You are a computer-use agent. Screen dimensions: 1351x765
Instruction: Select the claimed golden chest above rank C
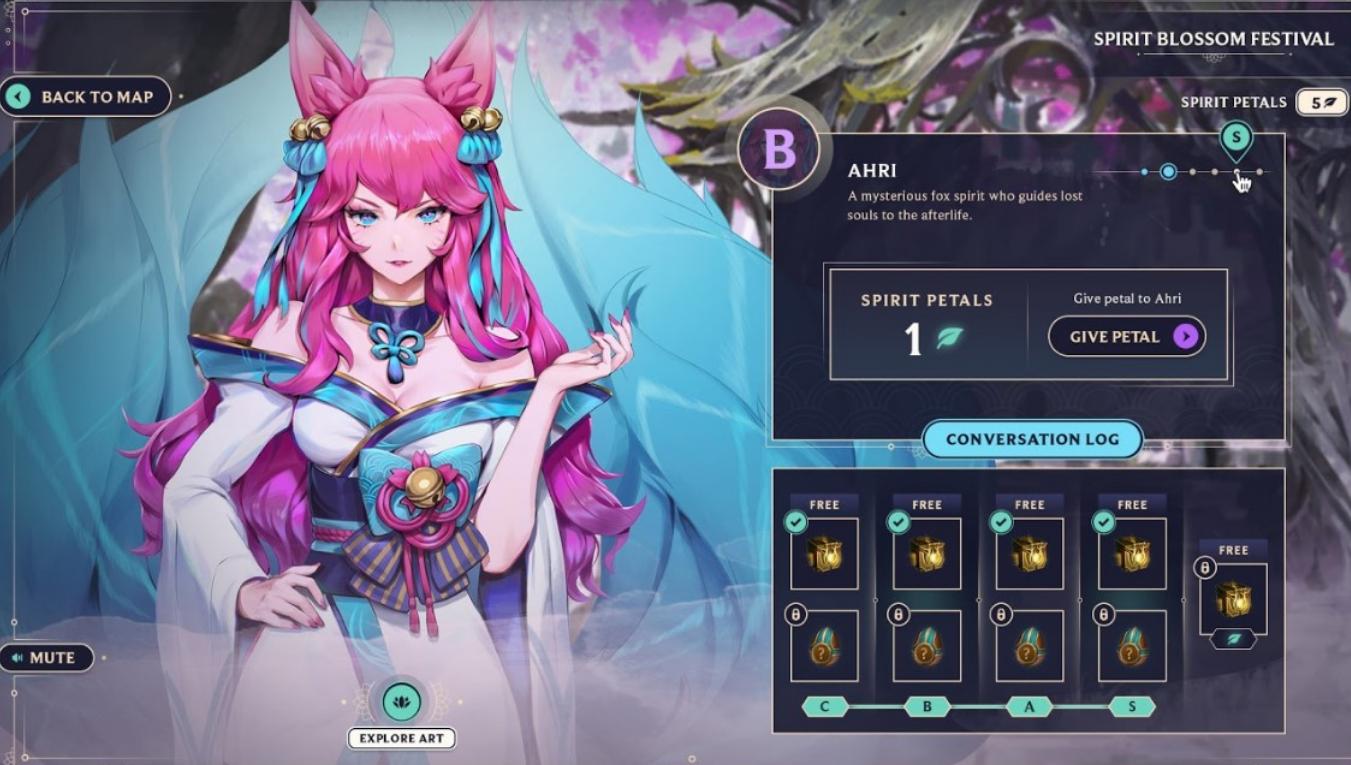click(x=824, y=553)
